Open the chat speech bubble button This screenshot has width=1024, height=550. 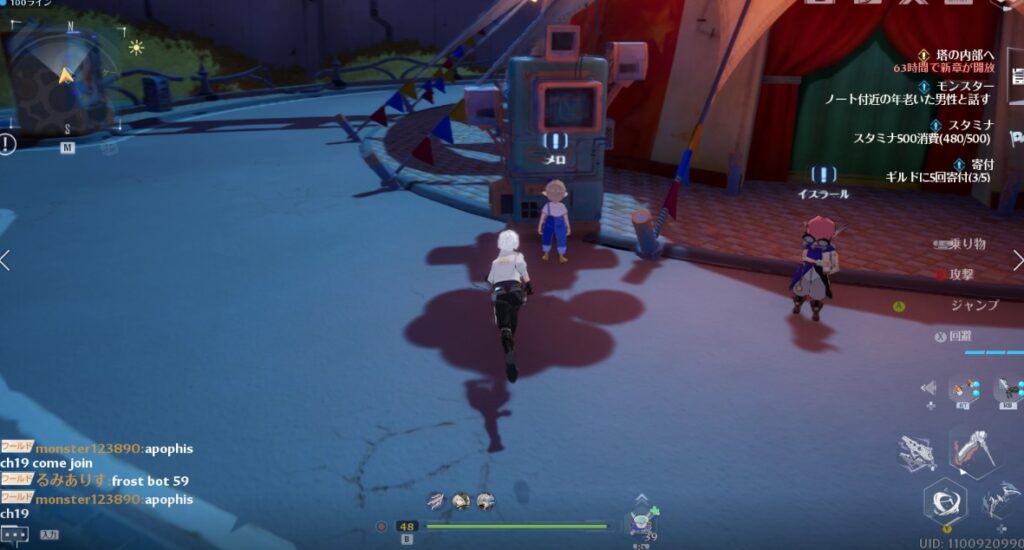(14, 534)
